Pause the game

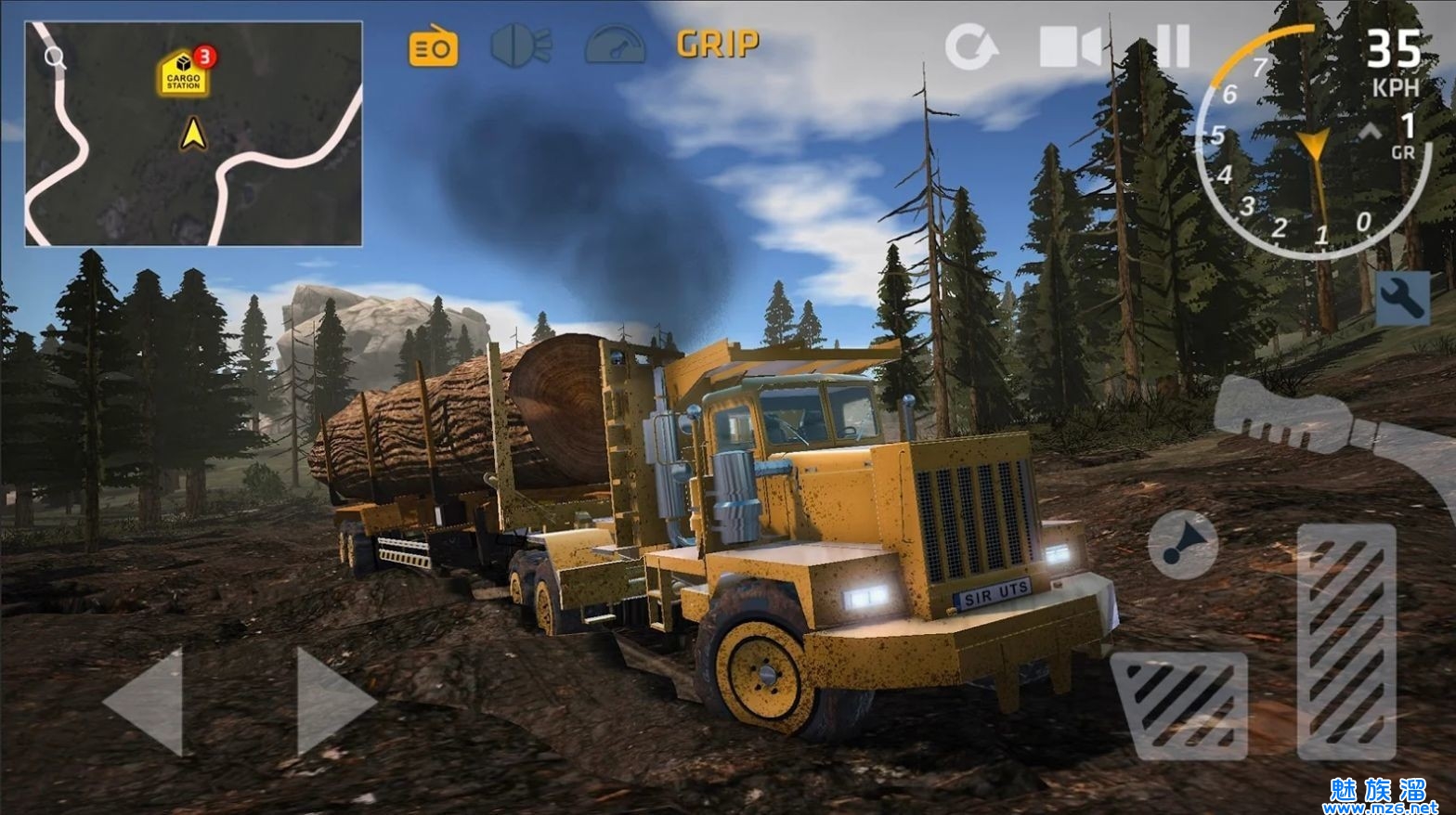tap(1172, 45)
